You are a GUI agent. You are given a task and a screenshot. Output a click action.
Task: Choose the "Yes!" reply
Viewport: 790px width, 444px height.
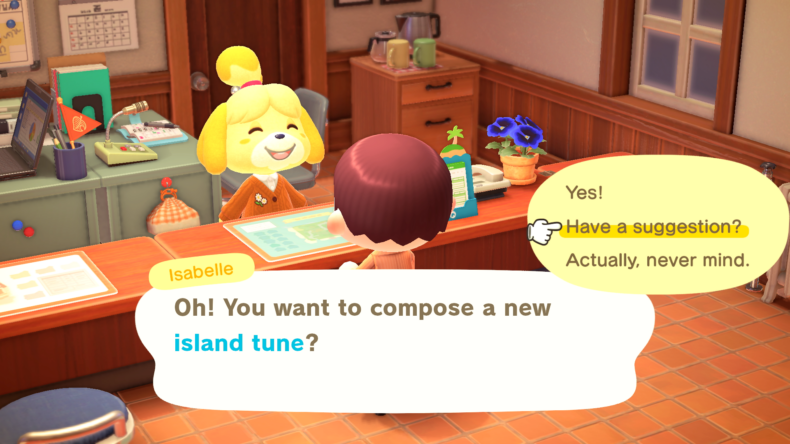[x=585, y=192]
